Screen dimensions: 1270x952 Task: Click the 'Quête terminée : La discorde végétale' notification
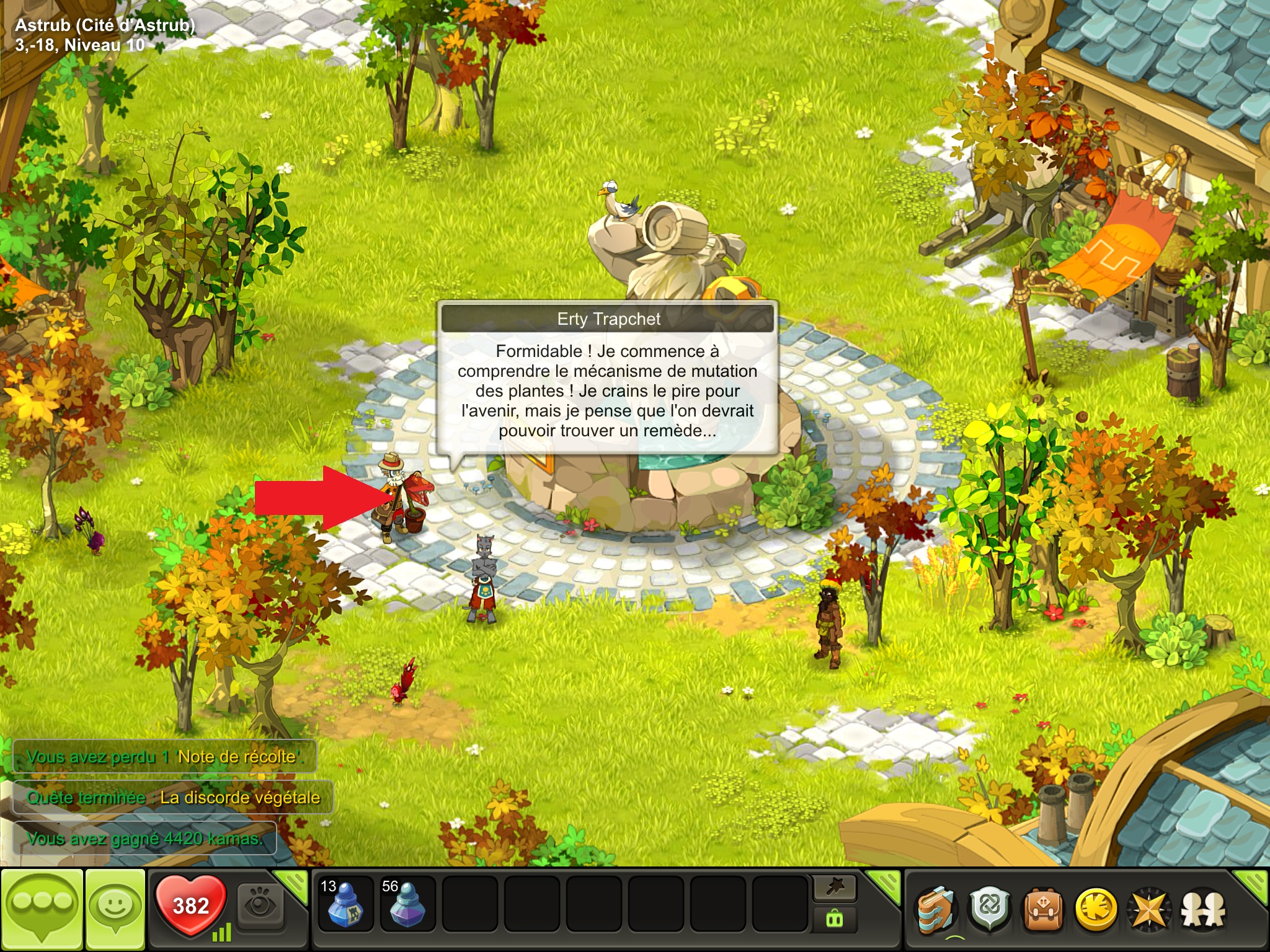click(x=173, y=797)
